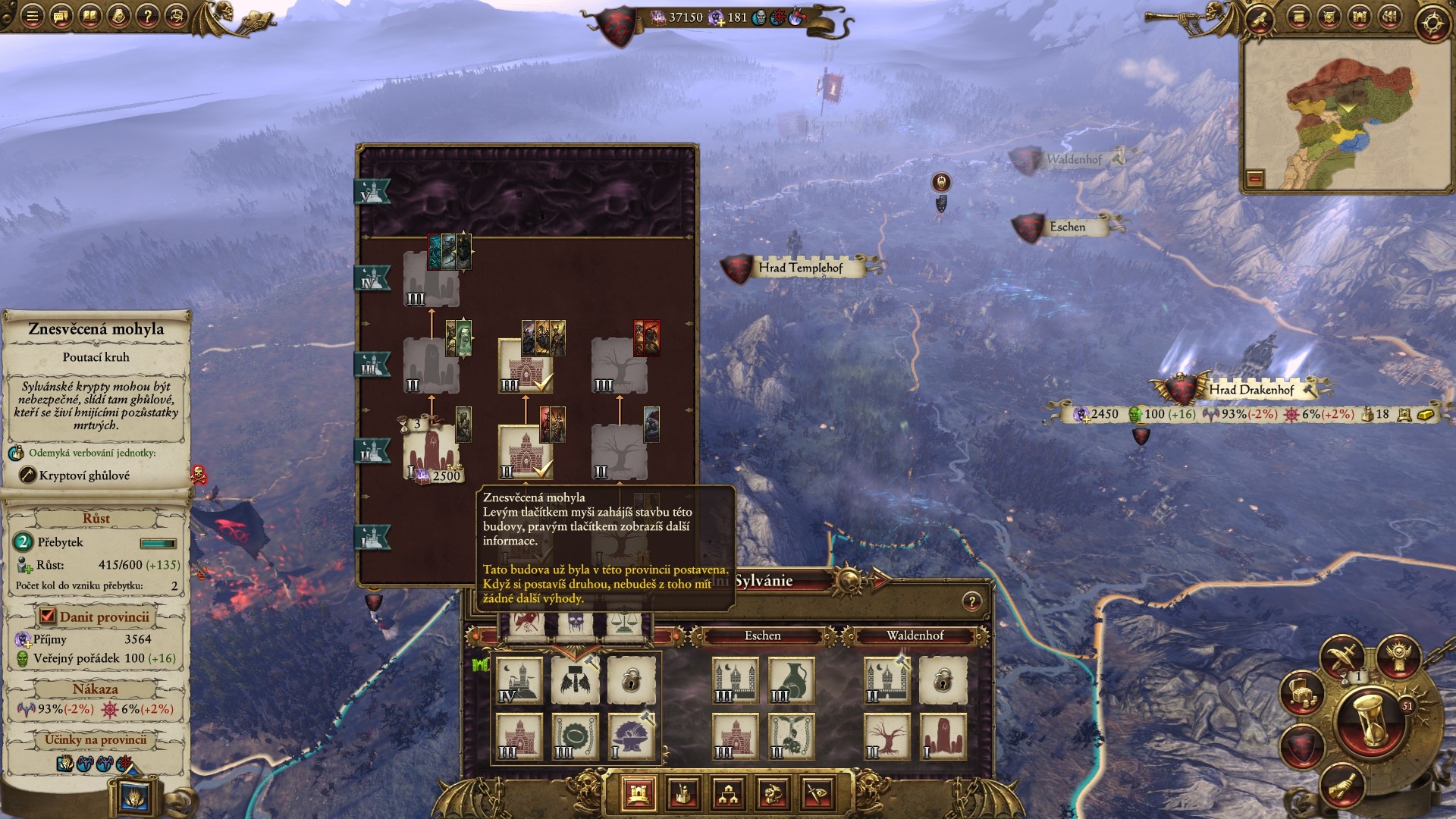Open the dagger-and-eye agents tab
Viewport: 1456px width, 819px height.
click(x=817, y=794)
